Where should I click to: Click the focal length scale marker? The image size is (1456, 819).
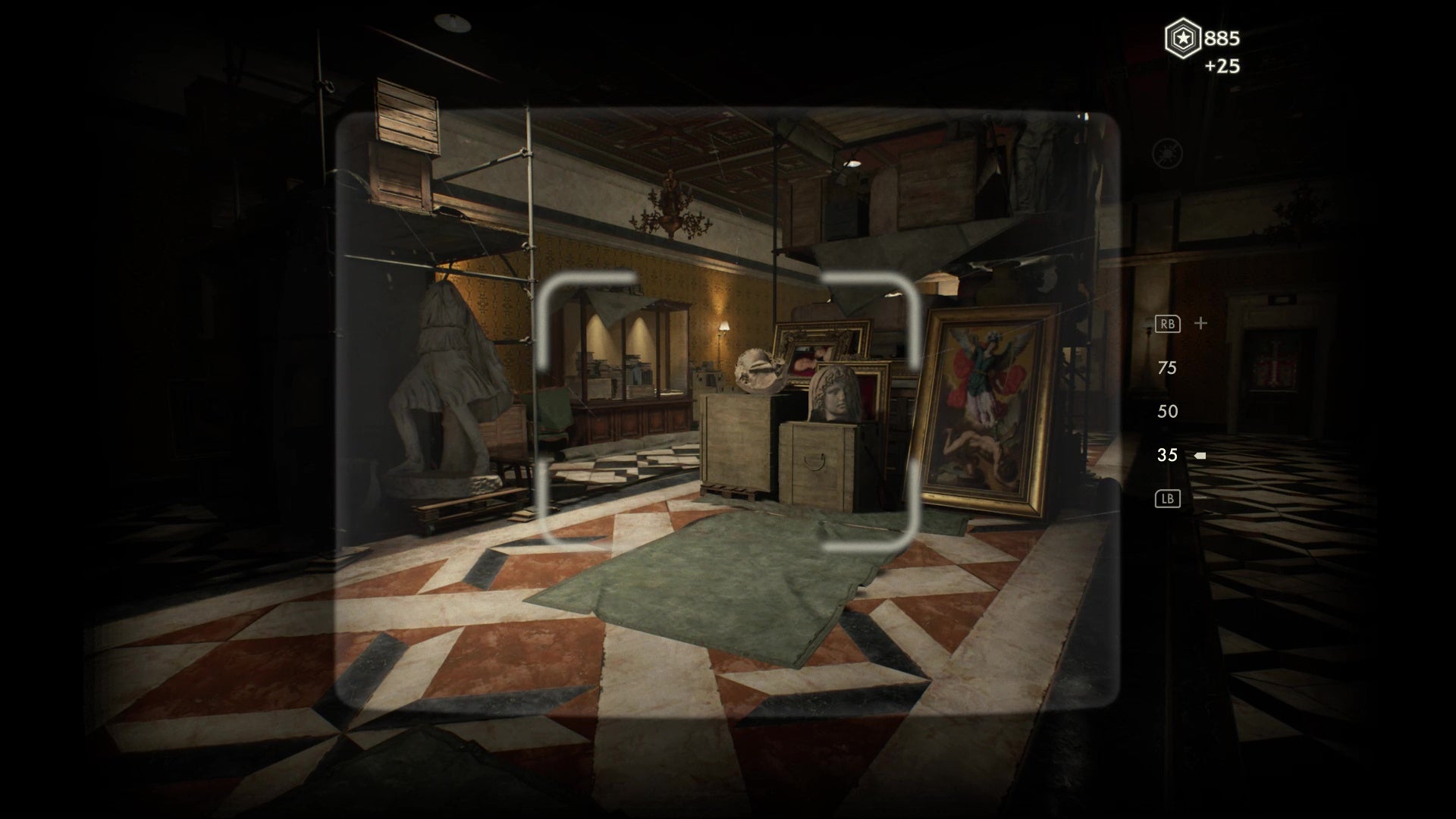point(1200,455)
